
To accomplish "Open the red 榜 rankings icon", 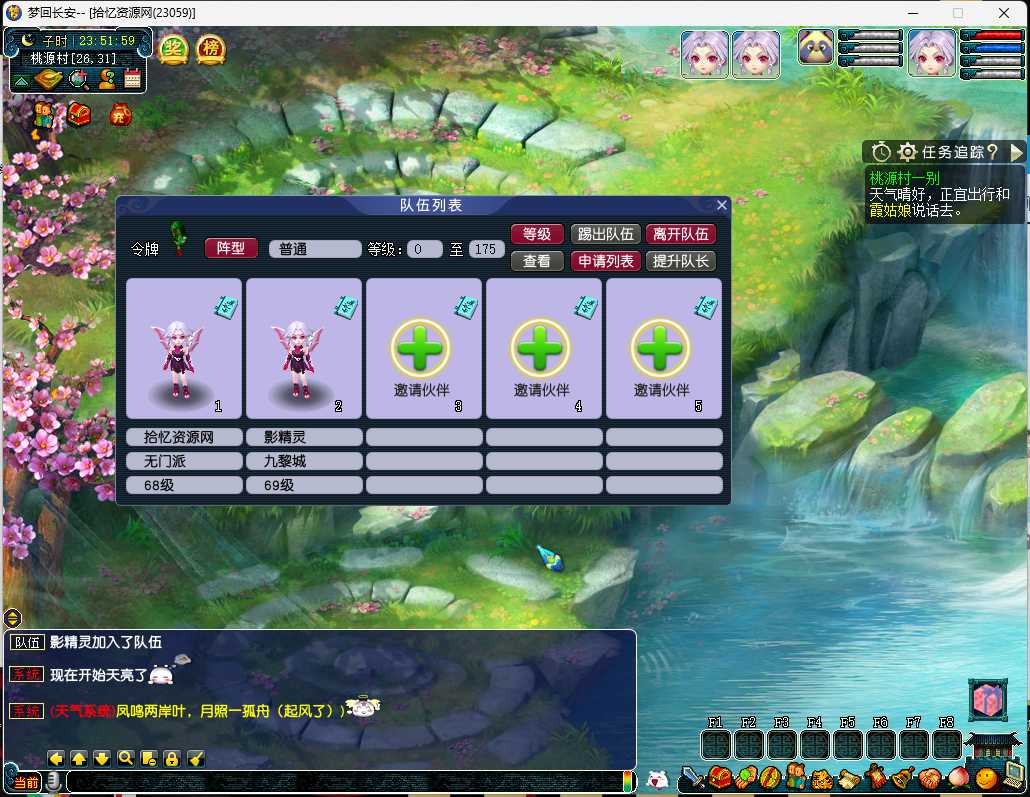I will (x=210, y=49).
